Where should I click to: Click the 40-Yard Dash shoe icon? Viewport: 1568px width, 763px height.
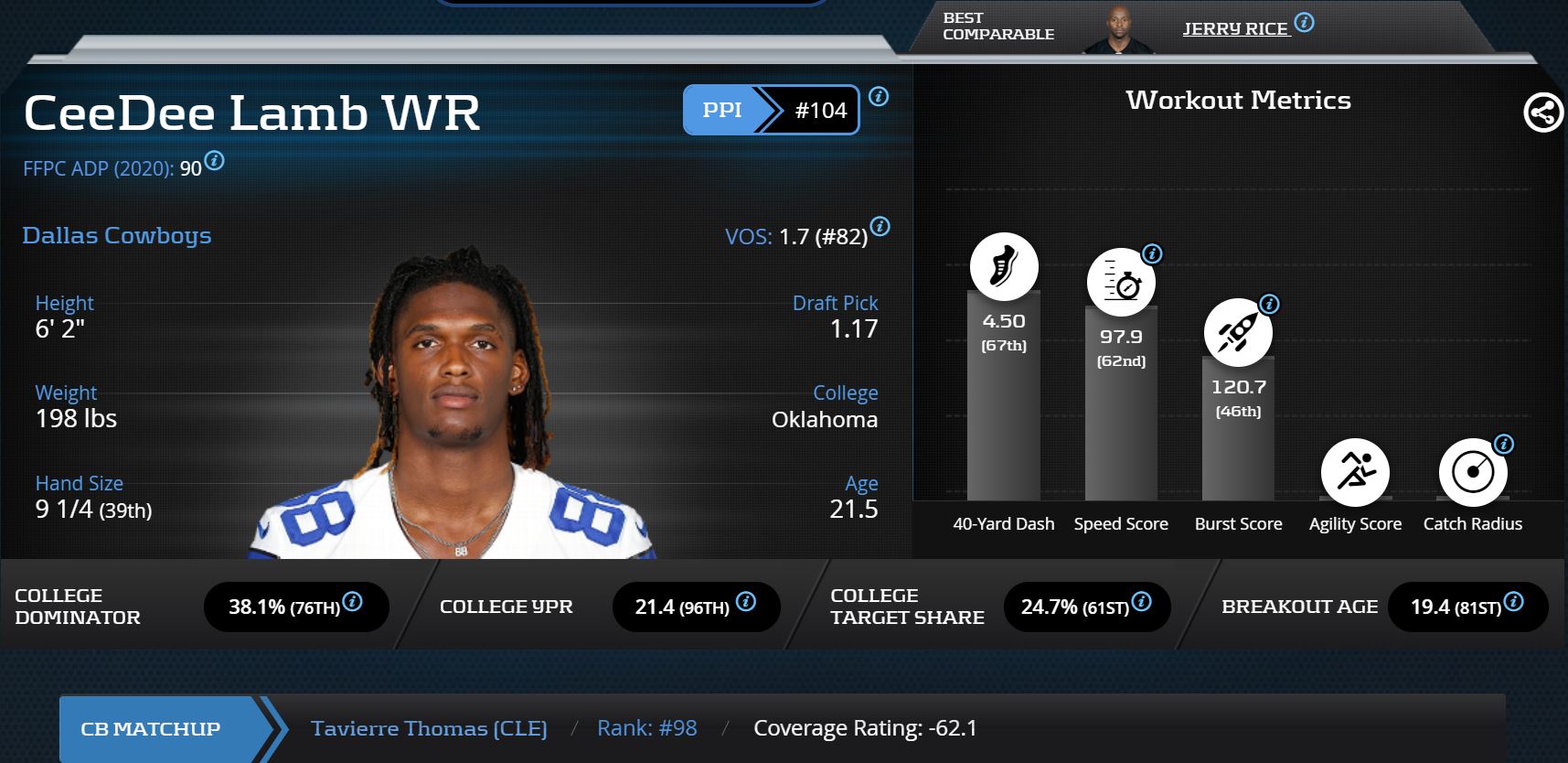[1002, 266]
